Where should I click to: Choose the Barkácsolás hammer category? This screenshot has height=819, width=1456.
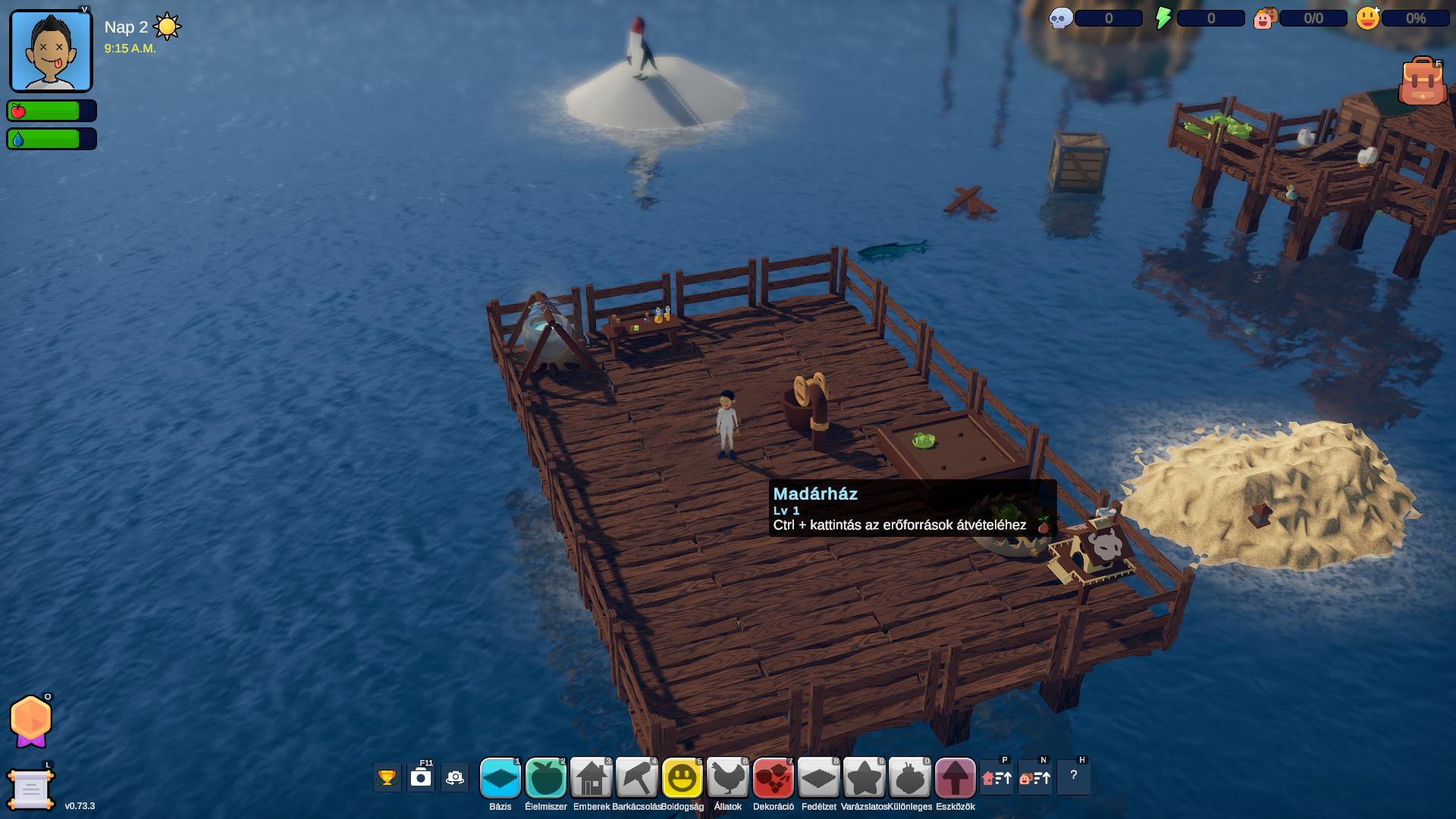(x=637, y=778)
